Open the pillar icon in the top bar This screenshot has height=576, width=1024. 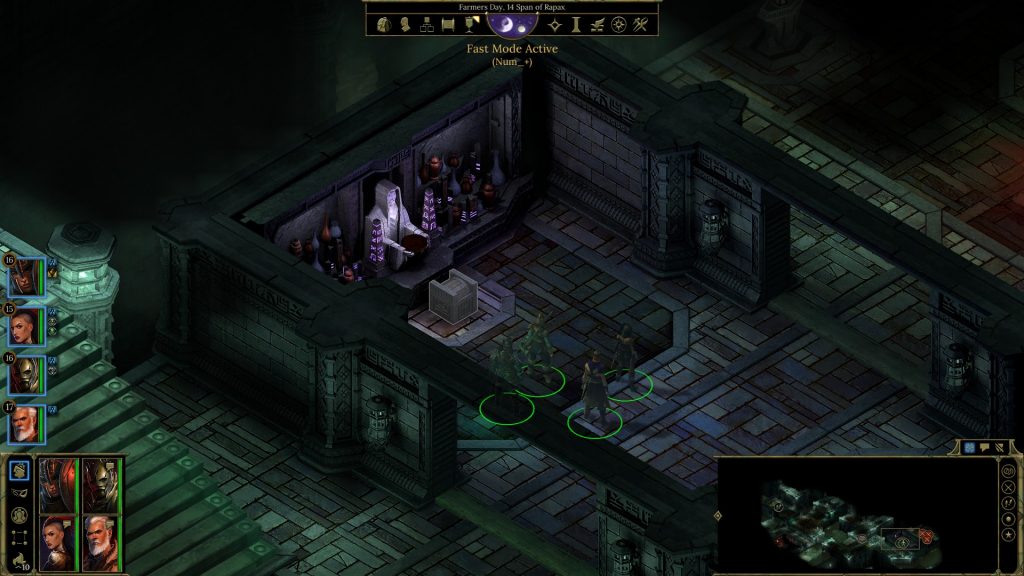point(575,24)
